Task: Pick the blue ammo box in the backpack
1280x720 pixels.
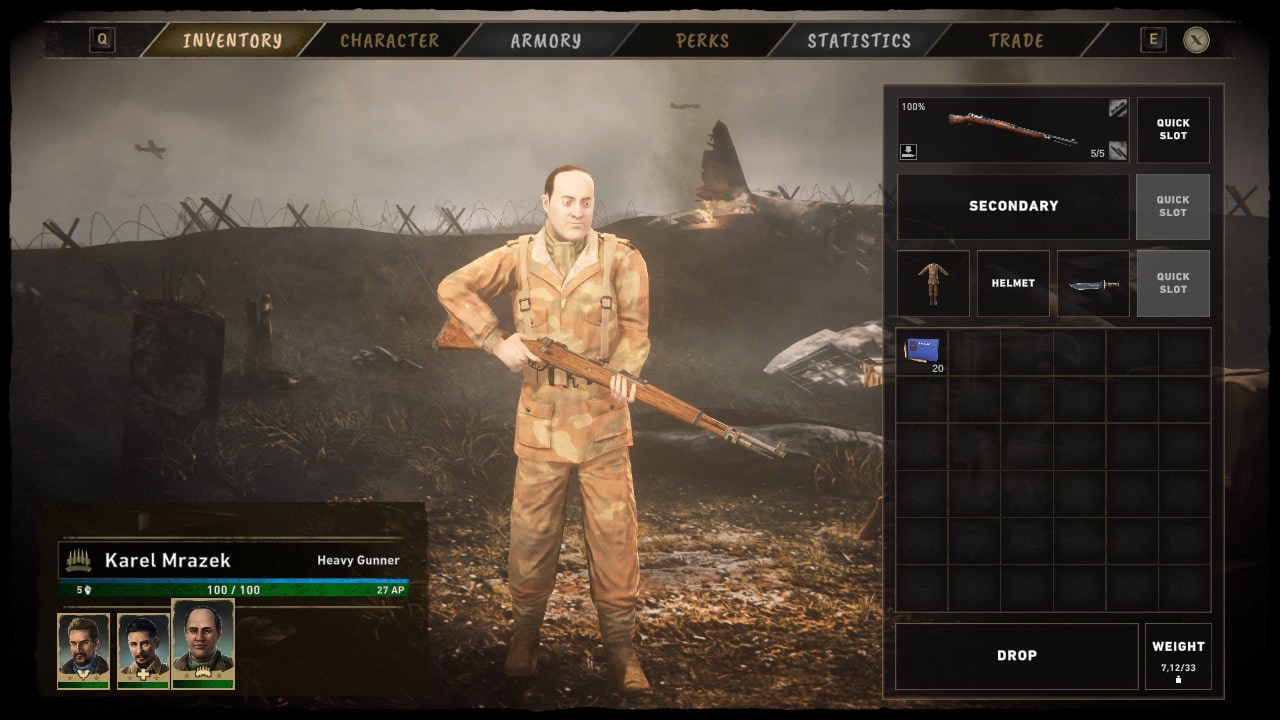Action: point(921,351)
